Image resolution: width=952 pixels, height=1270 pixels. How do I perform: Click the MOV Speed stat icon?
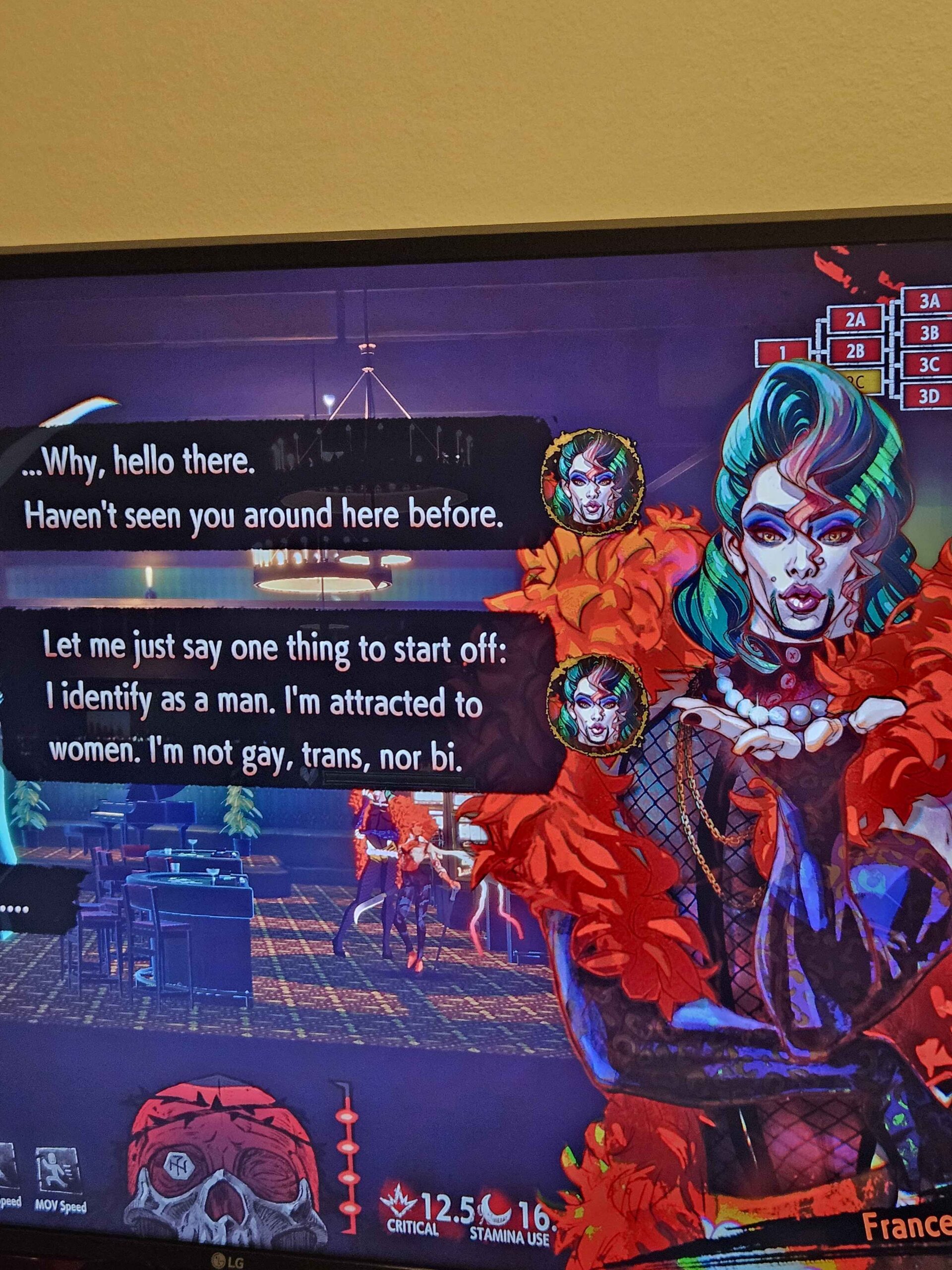pyautogui.click(x=58, y=1116)
